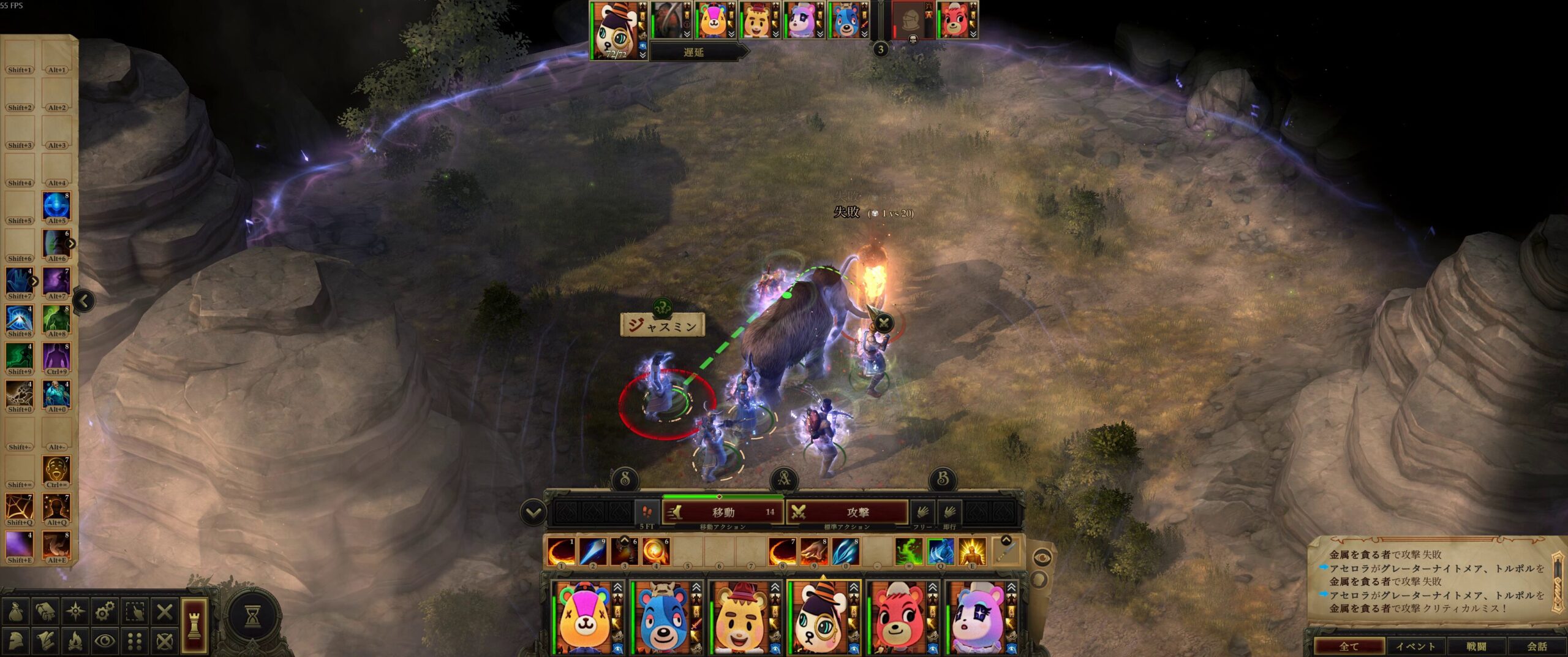Viewport: 1568px width, 657px height.
Task: Click the 遅延 delay turn button
Action: coord(694,52)
